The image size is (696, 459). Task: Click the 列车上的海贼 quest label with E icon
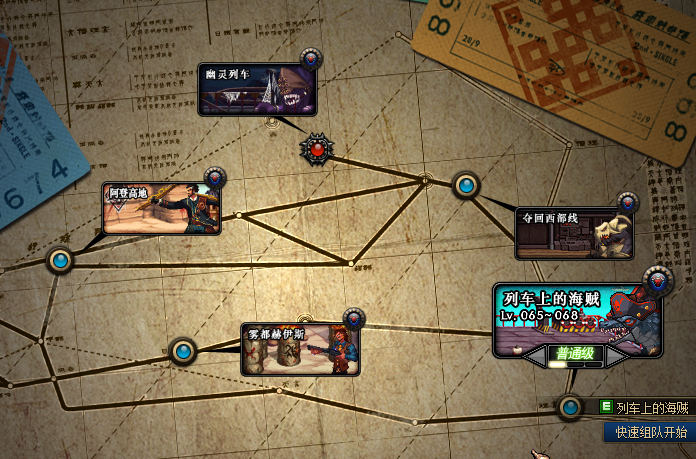tap(645, 408)
